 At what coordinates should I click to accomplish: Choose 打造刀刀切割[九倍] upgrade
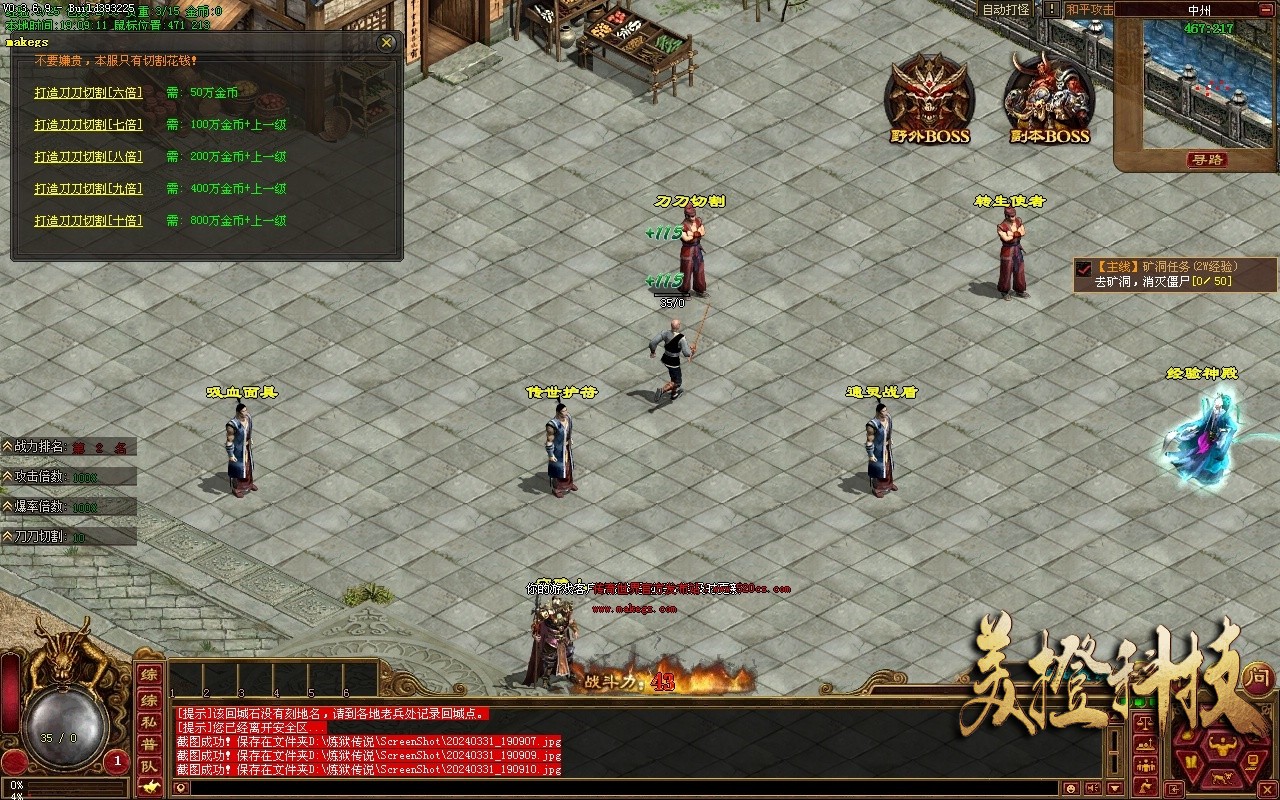point(88,189)
